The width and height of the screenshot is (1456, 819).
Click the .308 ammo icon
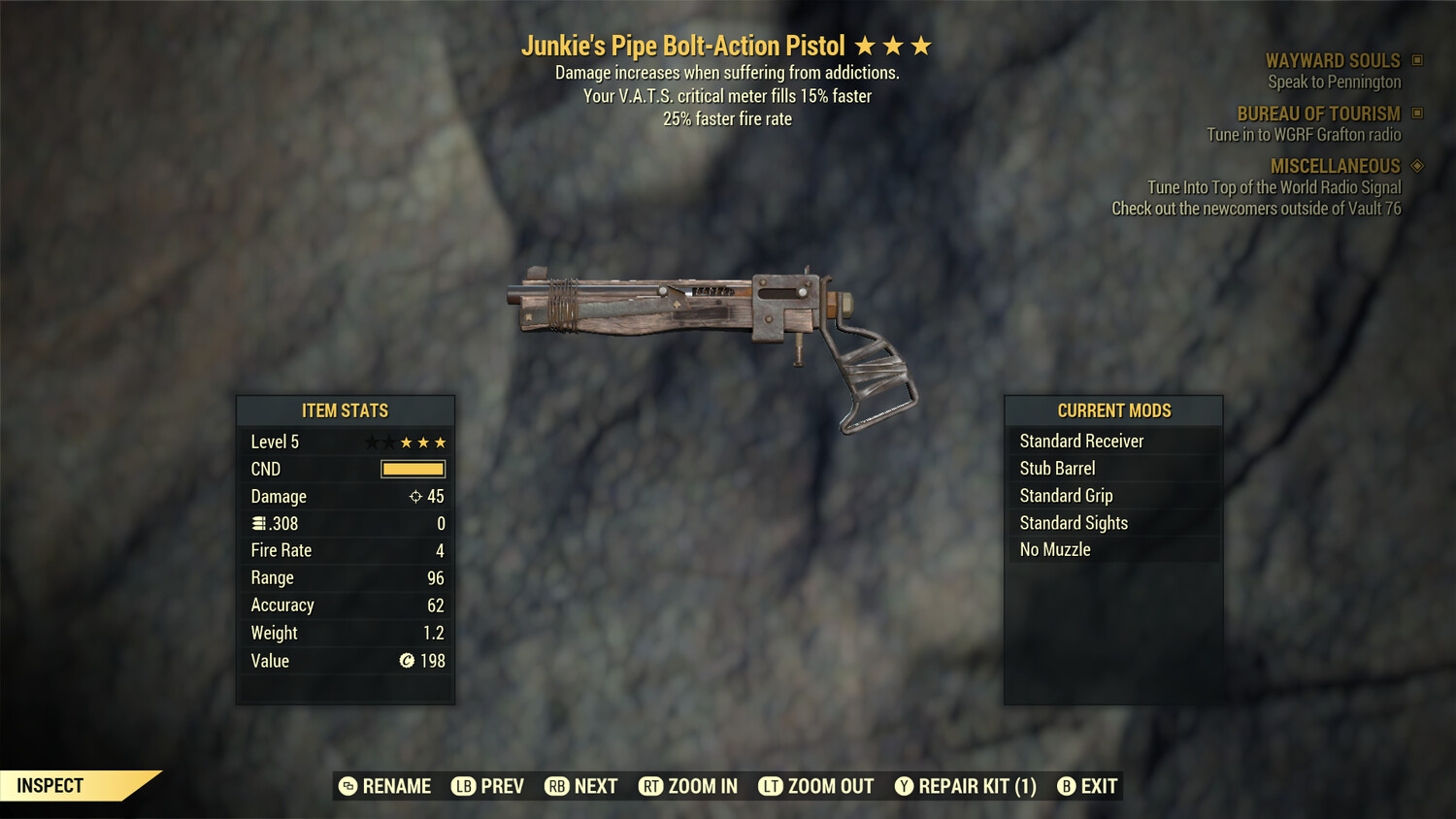(x=257, y=523)
